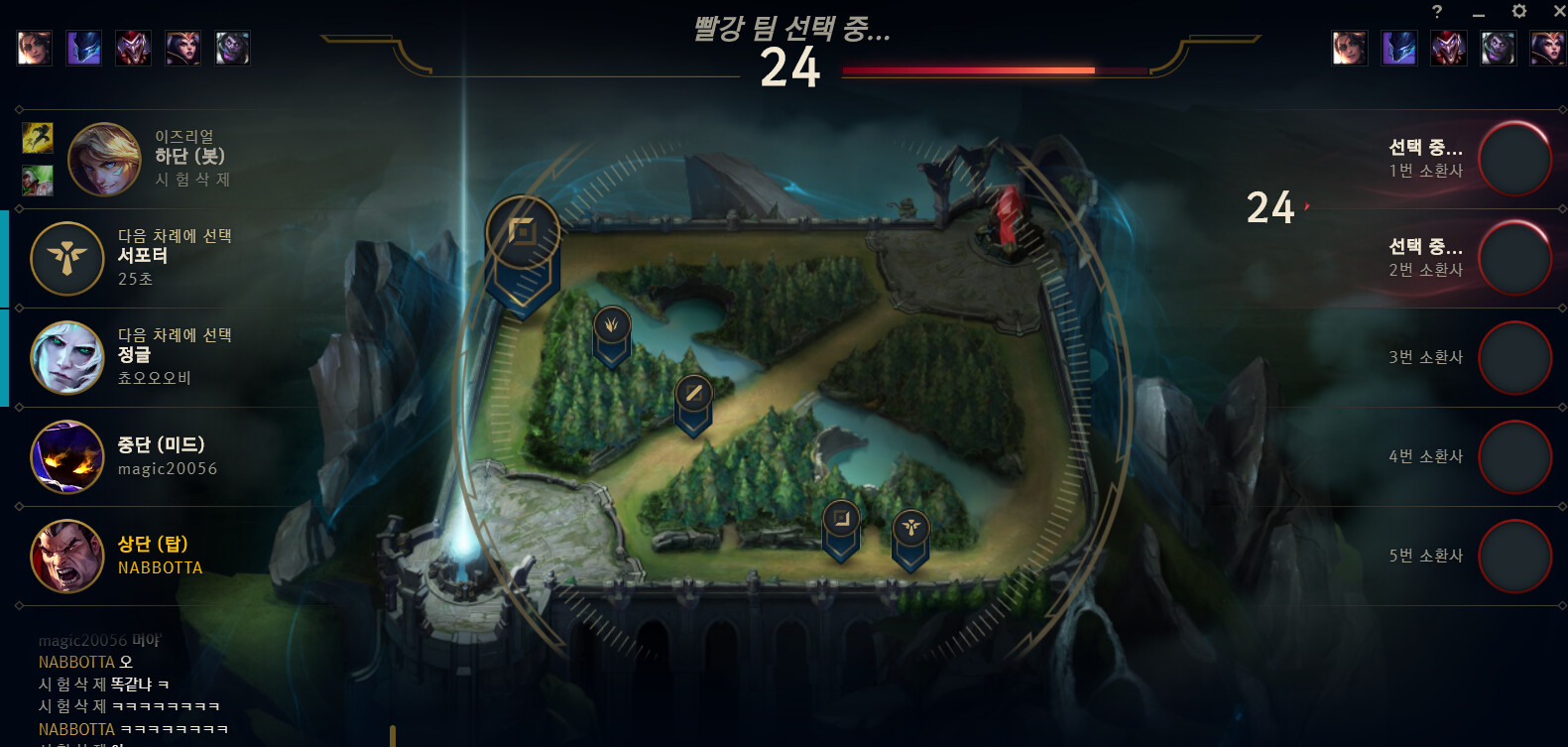Choose the 정글 jungle player row
The height and width of the screenshot is (747, 1568).
pos(169,357)
